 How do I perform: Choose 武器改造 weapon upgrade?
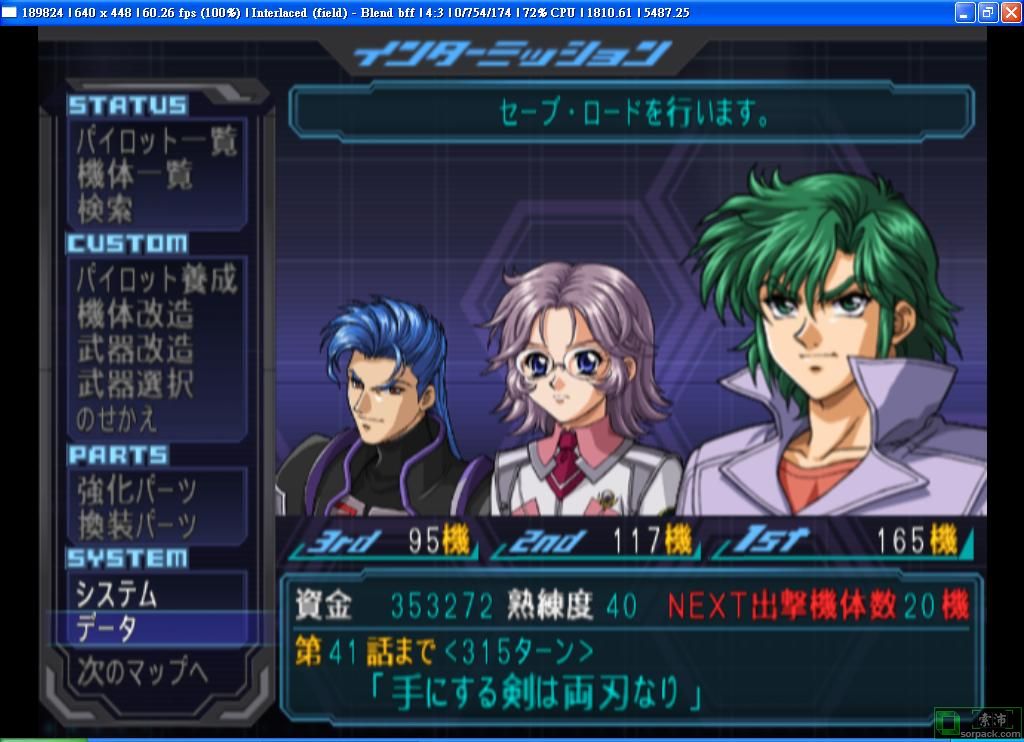pos(135,350)
